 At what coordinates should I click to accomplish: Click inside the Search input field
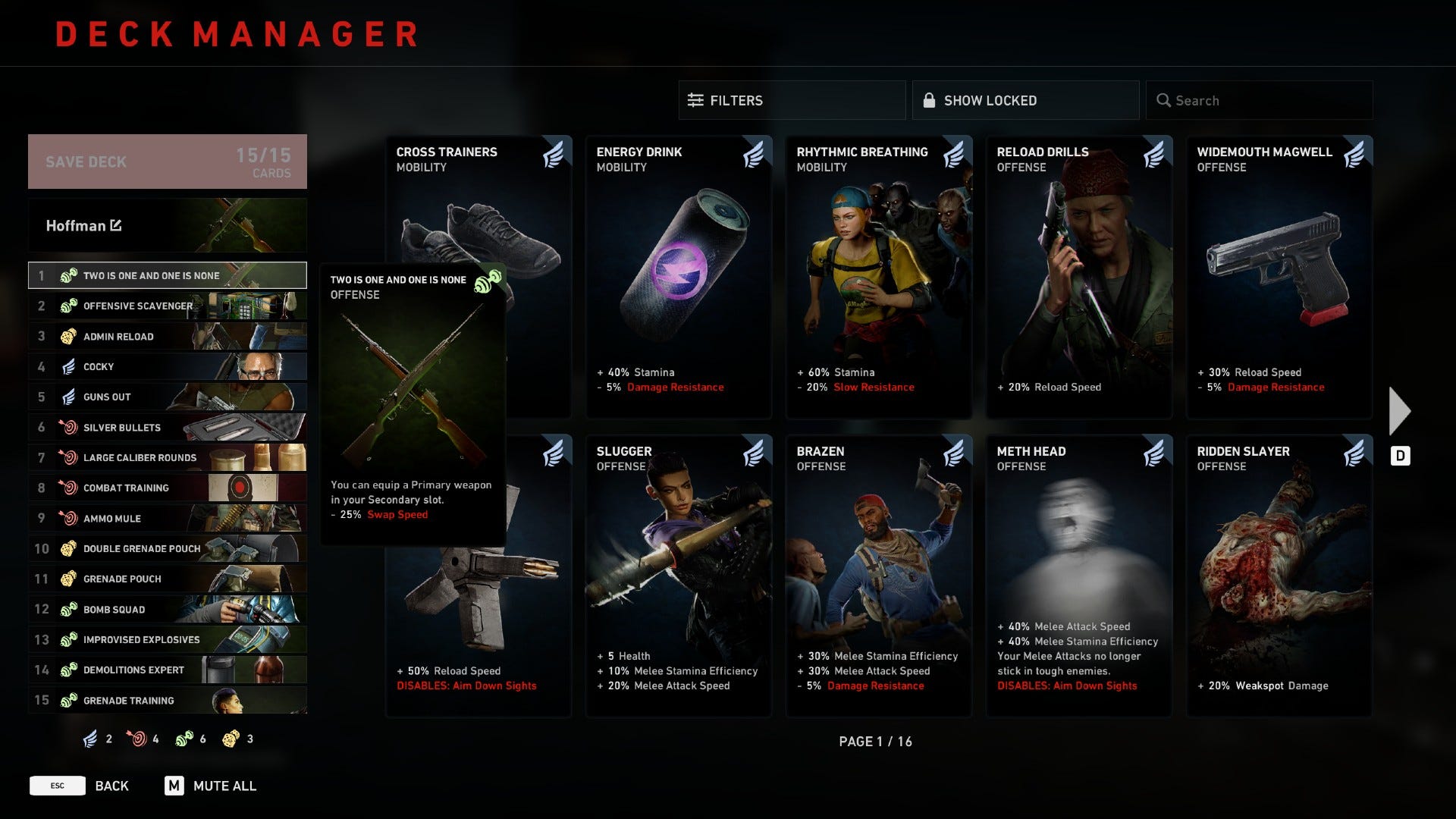coord(1259,99)
